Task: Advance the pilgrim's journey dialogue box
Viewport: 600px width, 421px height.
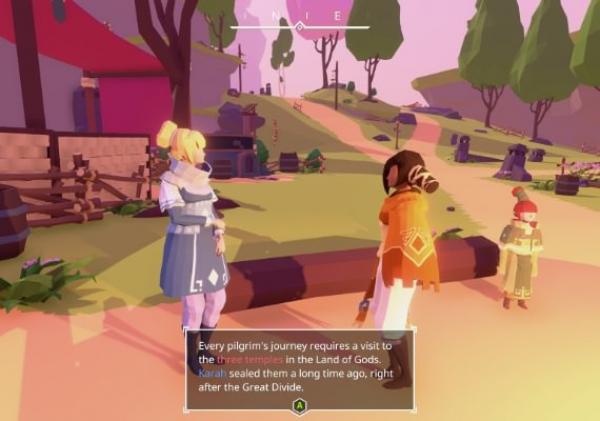Action: pos(299,405)
